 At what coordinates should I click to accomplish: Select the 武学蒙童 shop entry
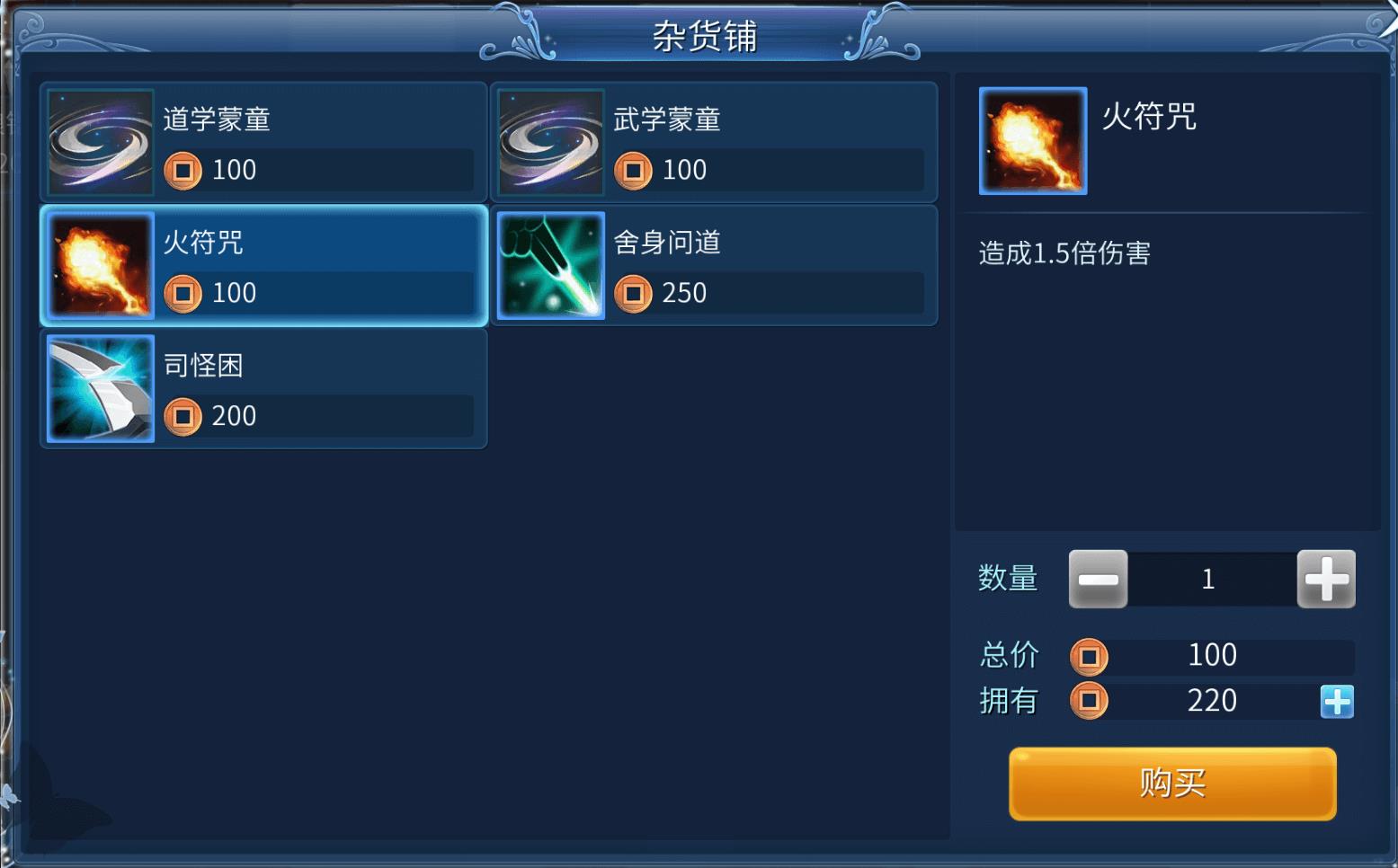[715, 141]
